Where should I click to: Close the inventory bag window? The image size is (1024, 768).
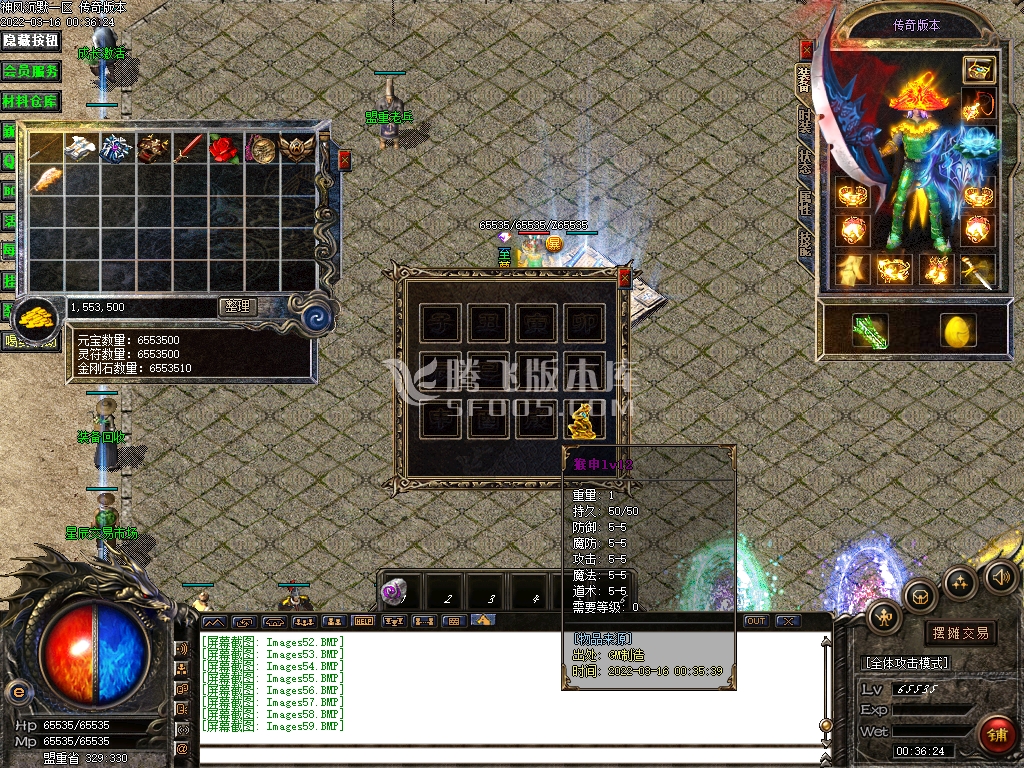345,160
